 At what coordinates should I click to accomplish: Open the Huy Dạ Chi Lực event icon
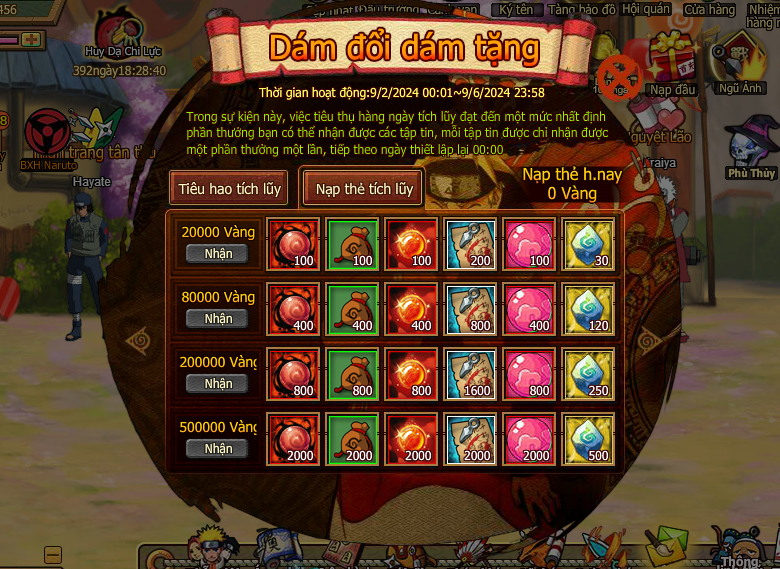(x=122, y=30)
